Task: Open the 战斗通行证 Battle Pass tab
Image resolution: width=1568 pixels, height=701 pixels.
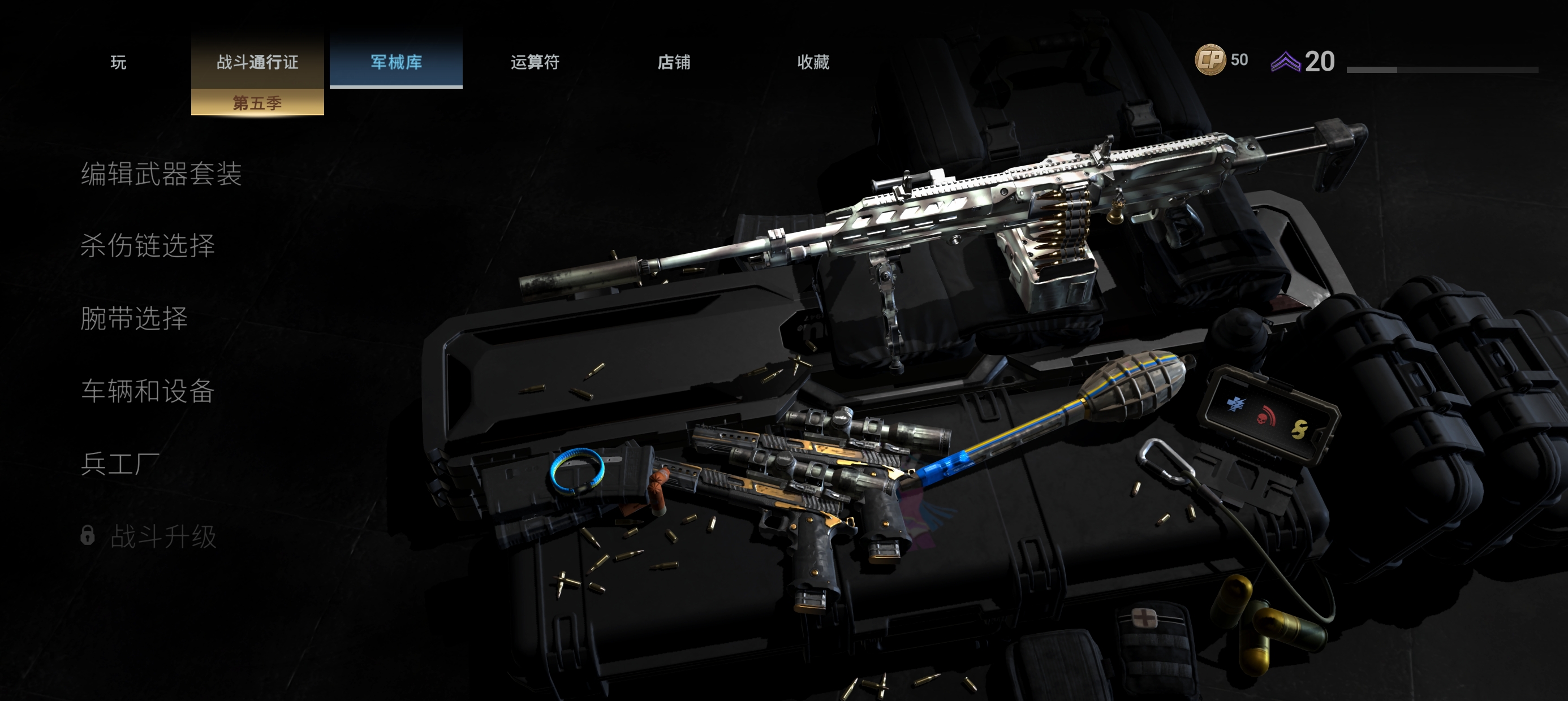Action: (x=257, y=62)
